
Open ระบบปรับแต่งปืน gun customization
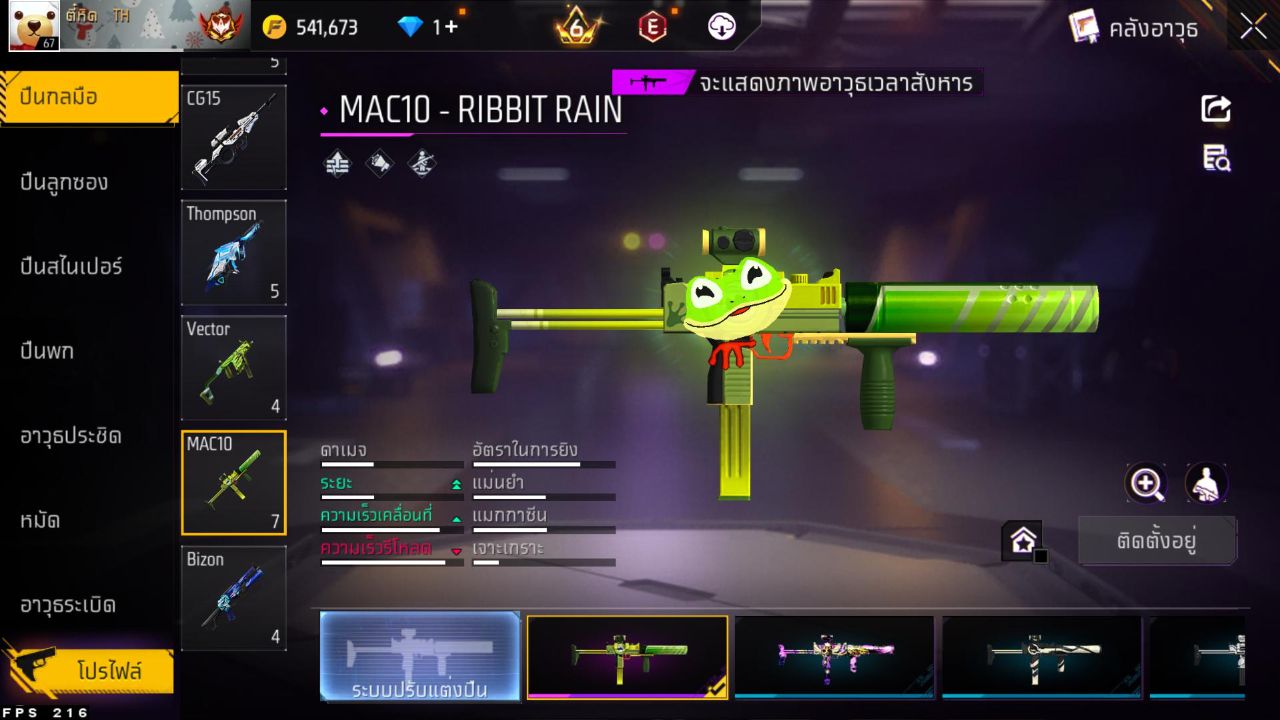coord(420,657)
